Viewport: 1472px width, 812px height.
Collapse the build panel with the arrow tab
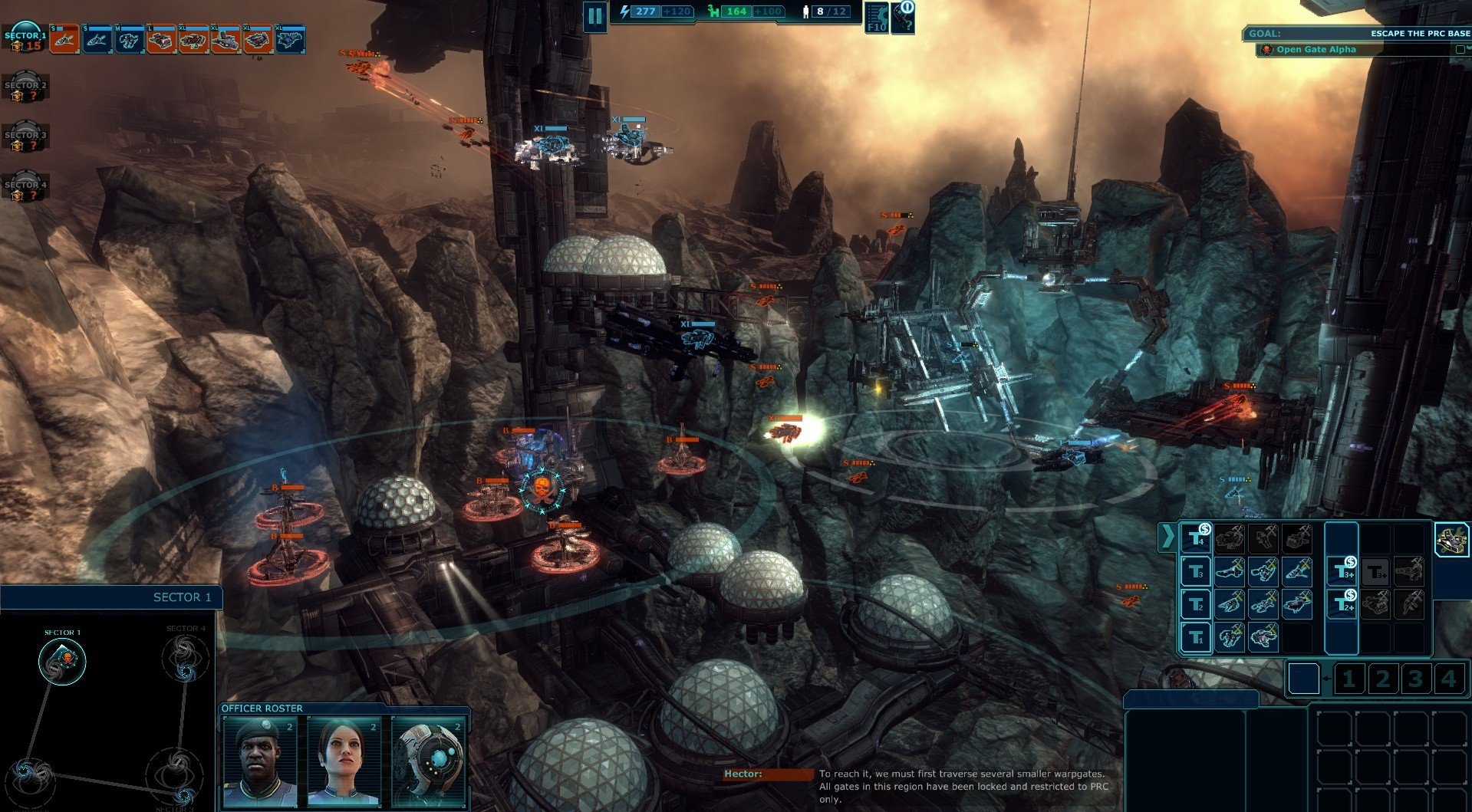(x=1167, y=536)
